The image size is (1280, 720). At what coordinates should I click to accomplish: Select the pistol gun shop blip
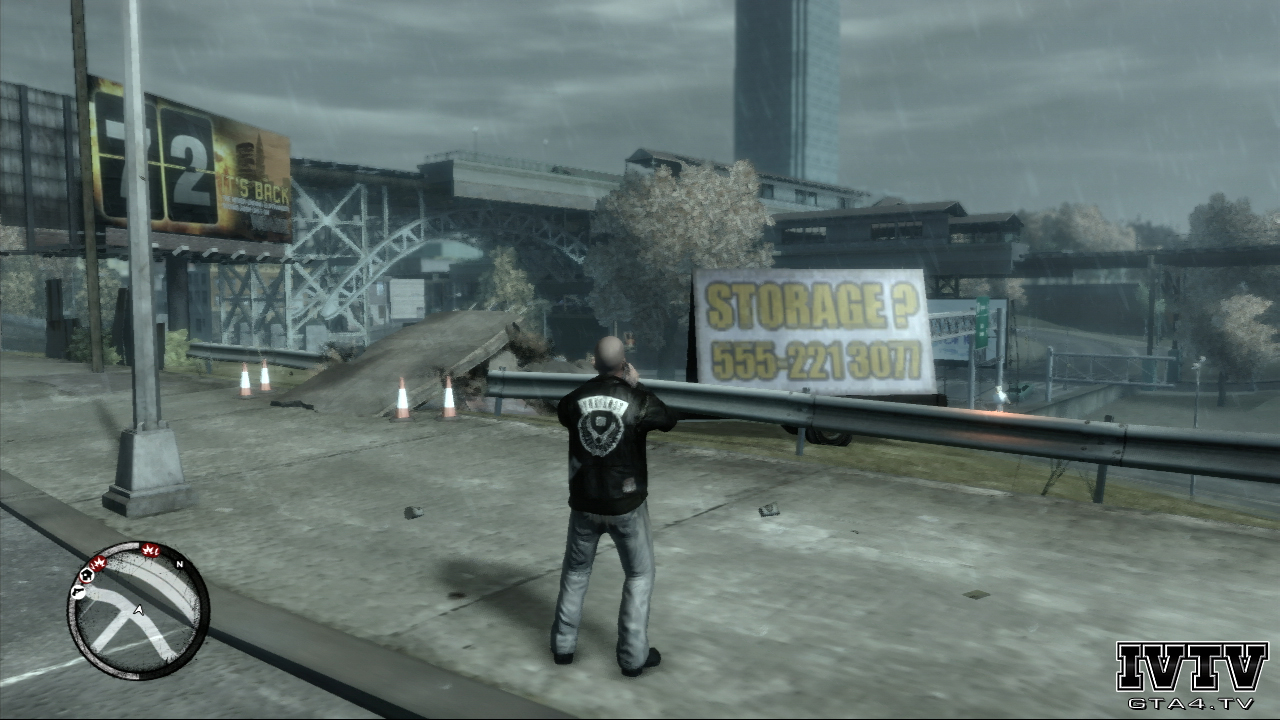77,593
